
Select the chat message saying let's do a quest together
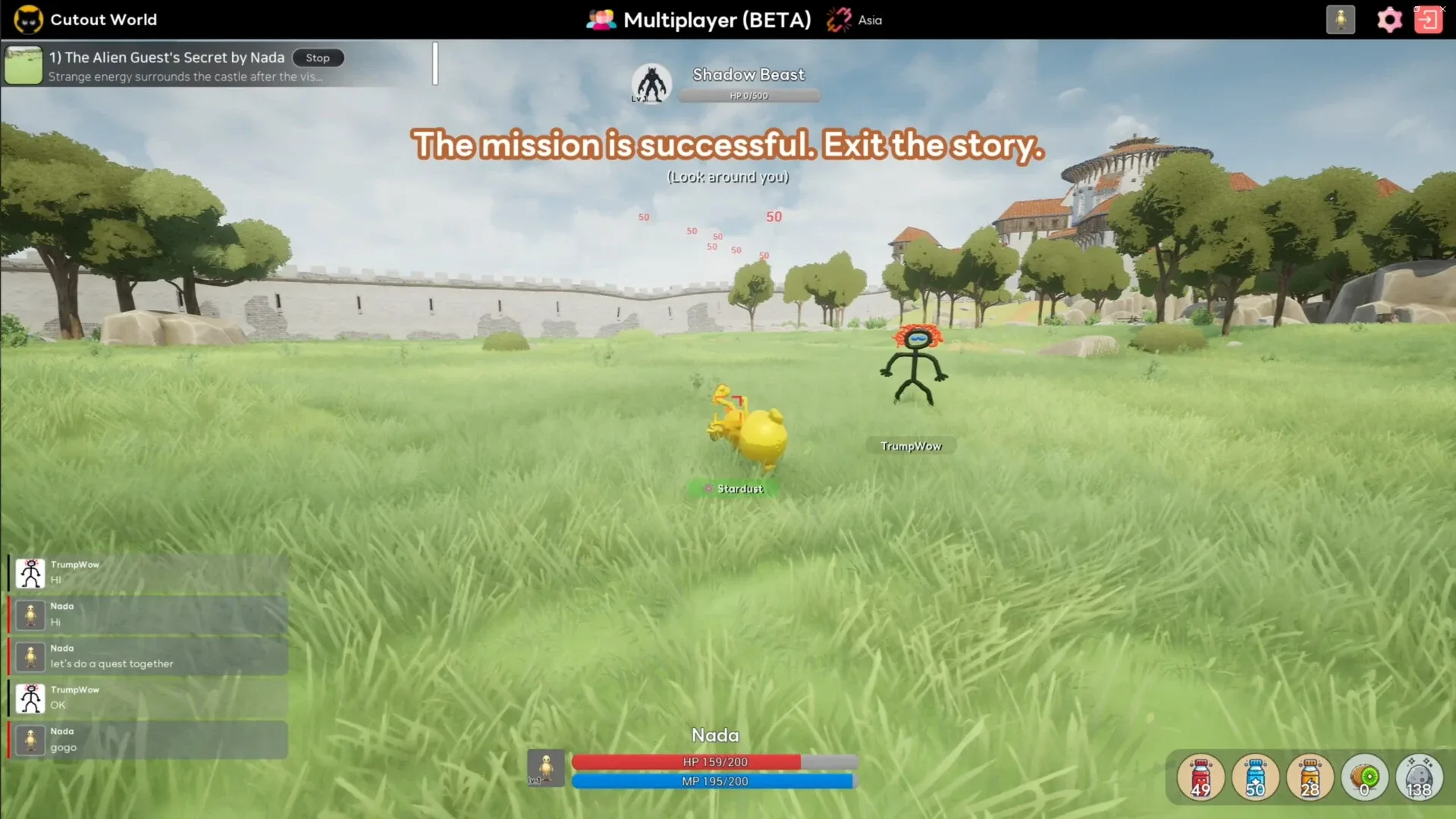pyautogui.click(x=111, y=664)
